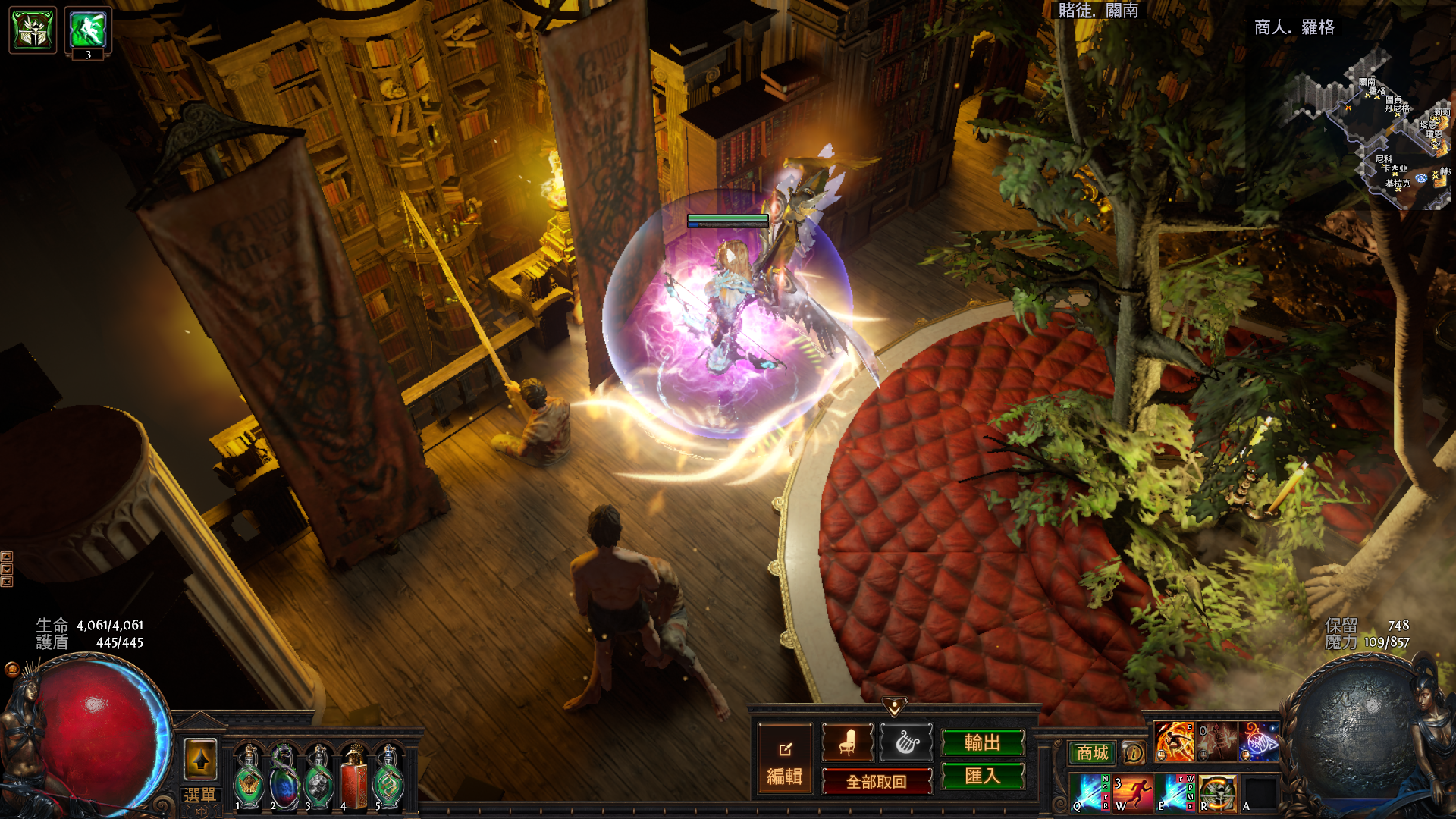Export the hideout with 輸出
The image size is (1456, 819).
coord(982,742)
